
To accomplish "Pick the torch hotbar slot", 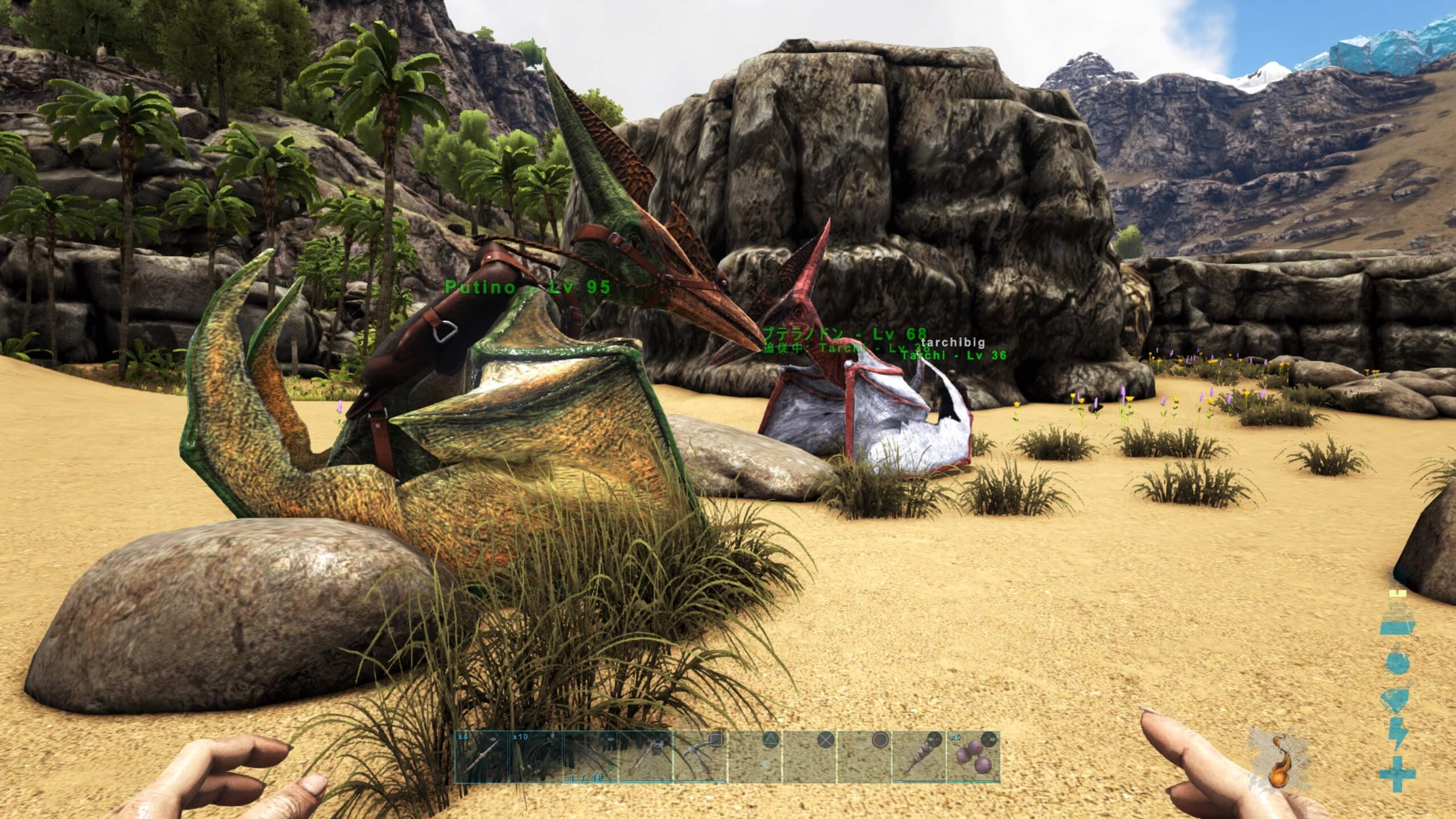I will [920, 757].
